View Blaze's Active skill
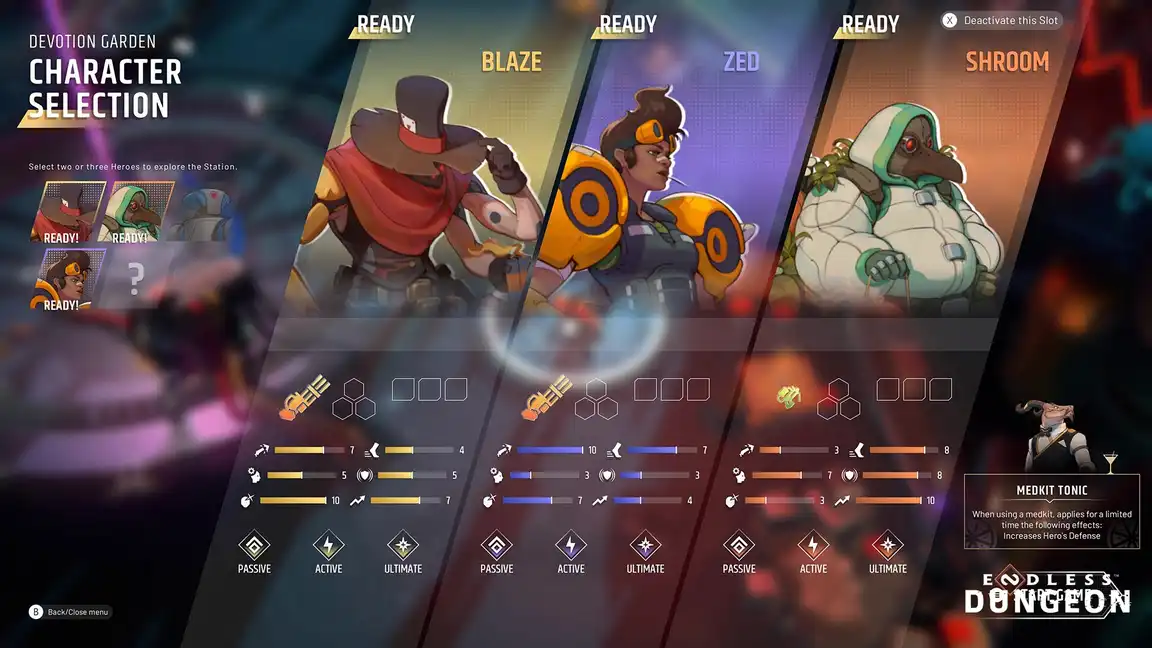Image resolution: width=1152 pixels, height=648 pixels. pyautogui.click(x=328, y=546)
